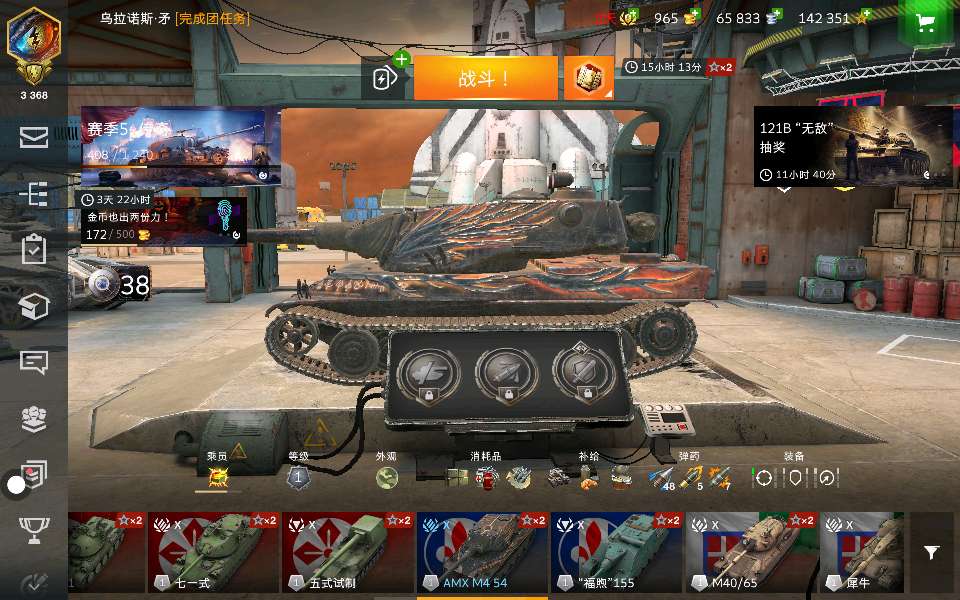Open the game mode selector beside 战斗!

click(589, 78)
